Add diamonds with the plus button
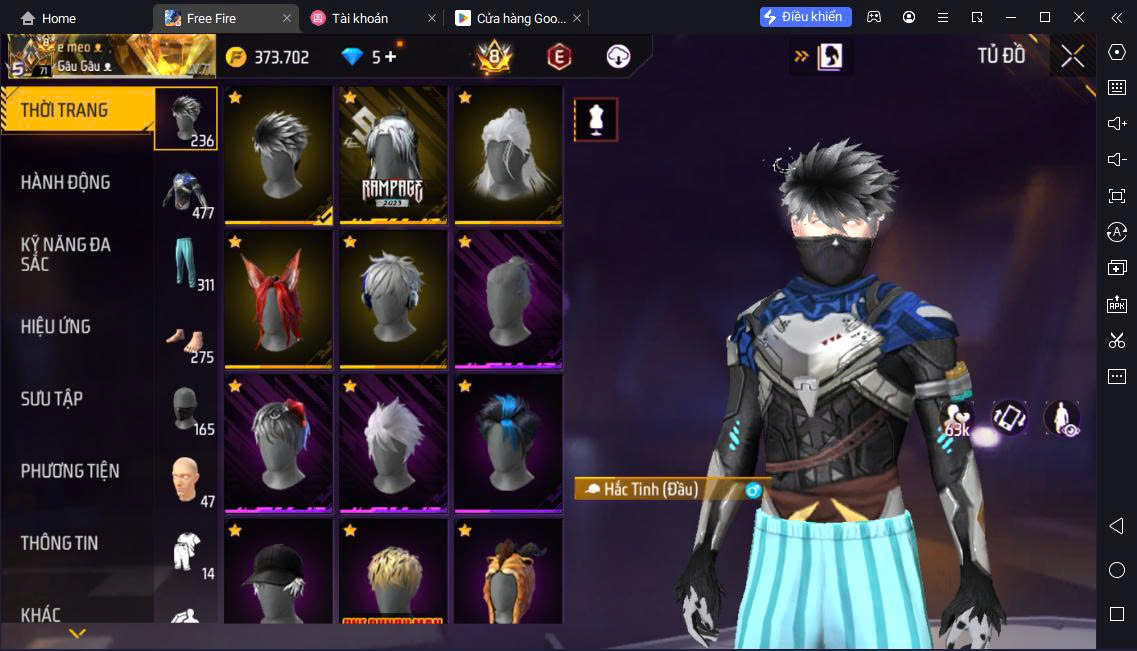This screenshot has height=651, width=1137. point(391,57)
